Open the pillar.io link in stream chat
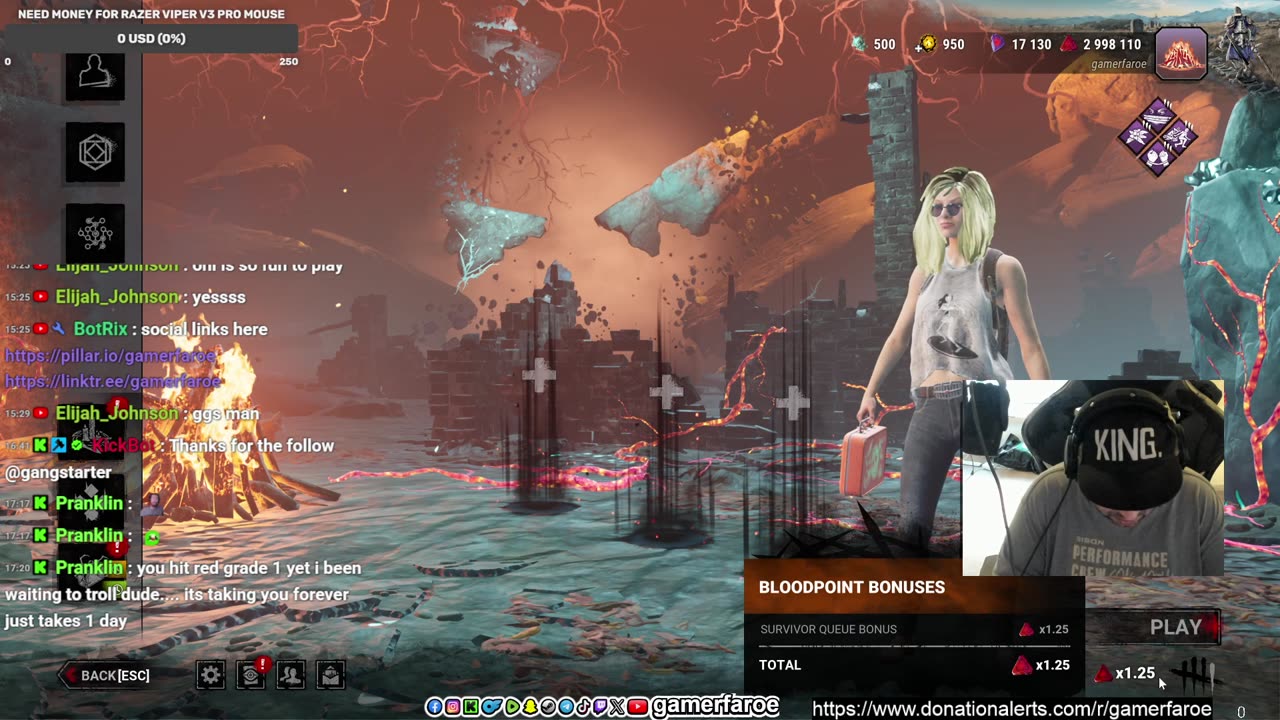The image size is (1280, 720). pyautogui.click(x=112, y=355)
